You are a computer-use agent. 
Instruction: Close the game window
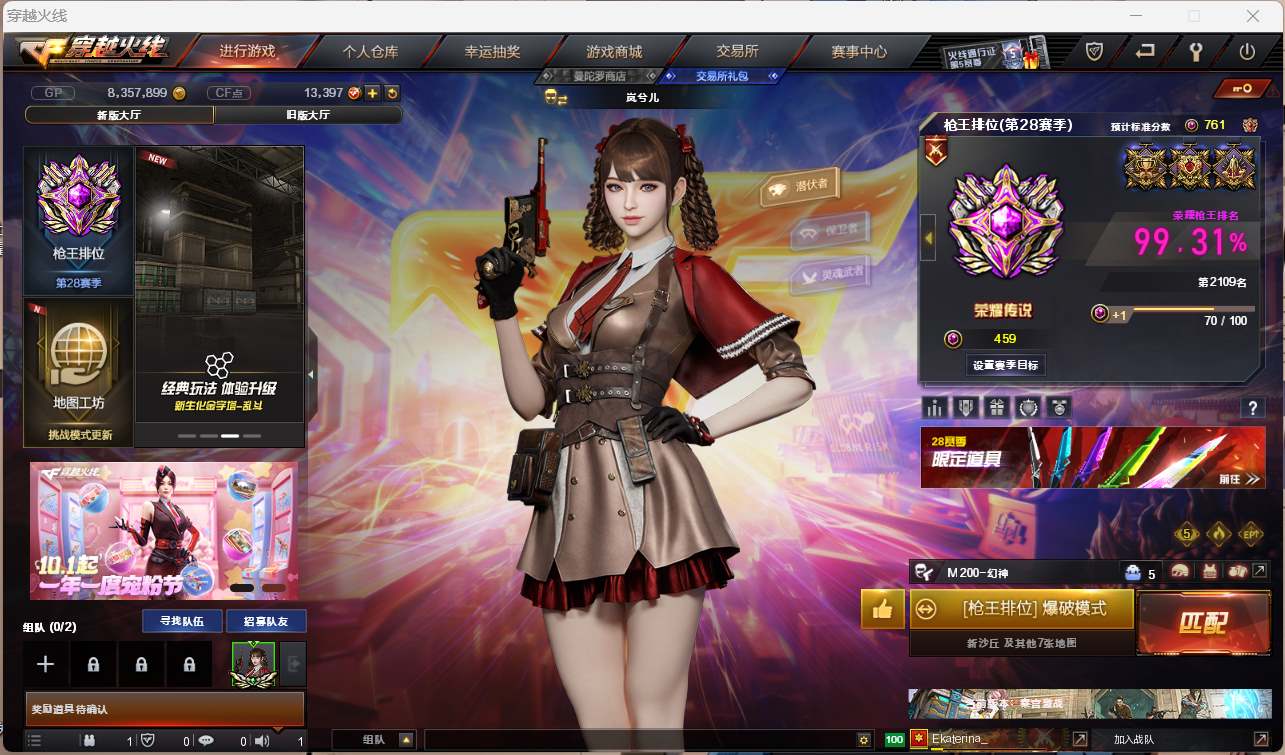pyautogui.click(x=1252, y=16)
